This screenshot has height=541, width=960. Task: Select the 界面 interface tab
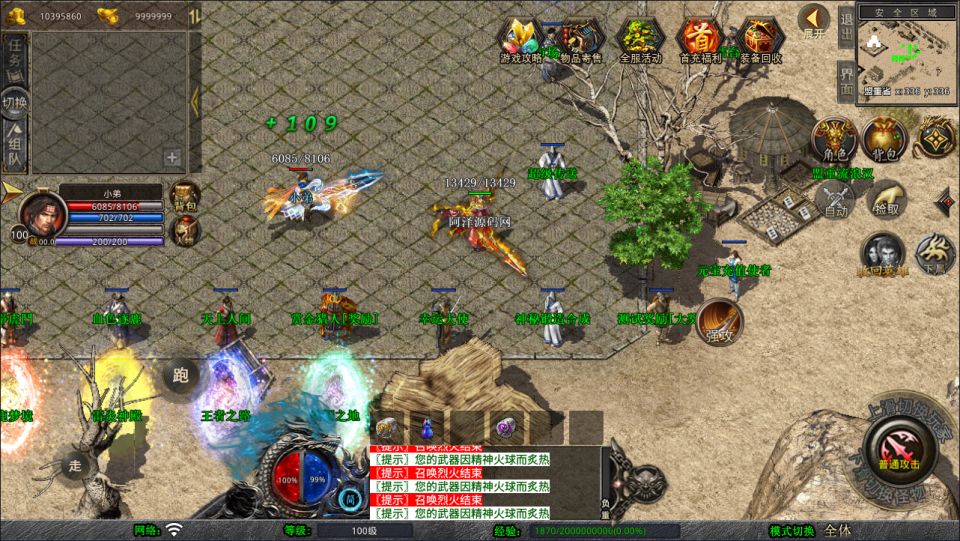pos(846,78)
